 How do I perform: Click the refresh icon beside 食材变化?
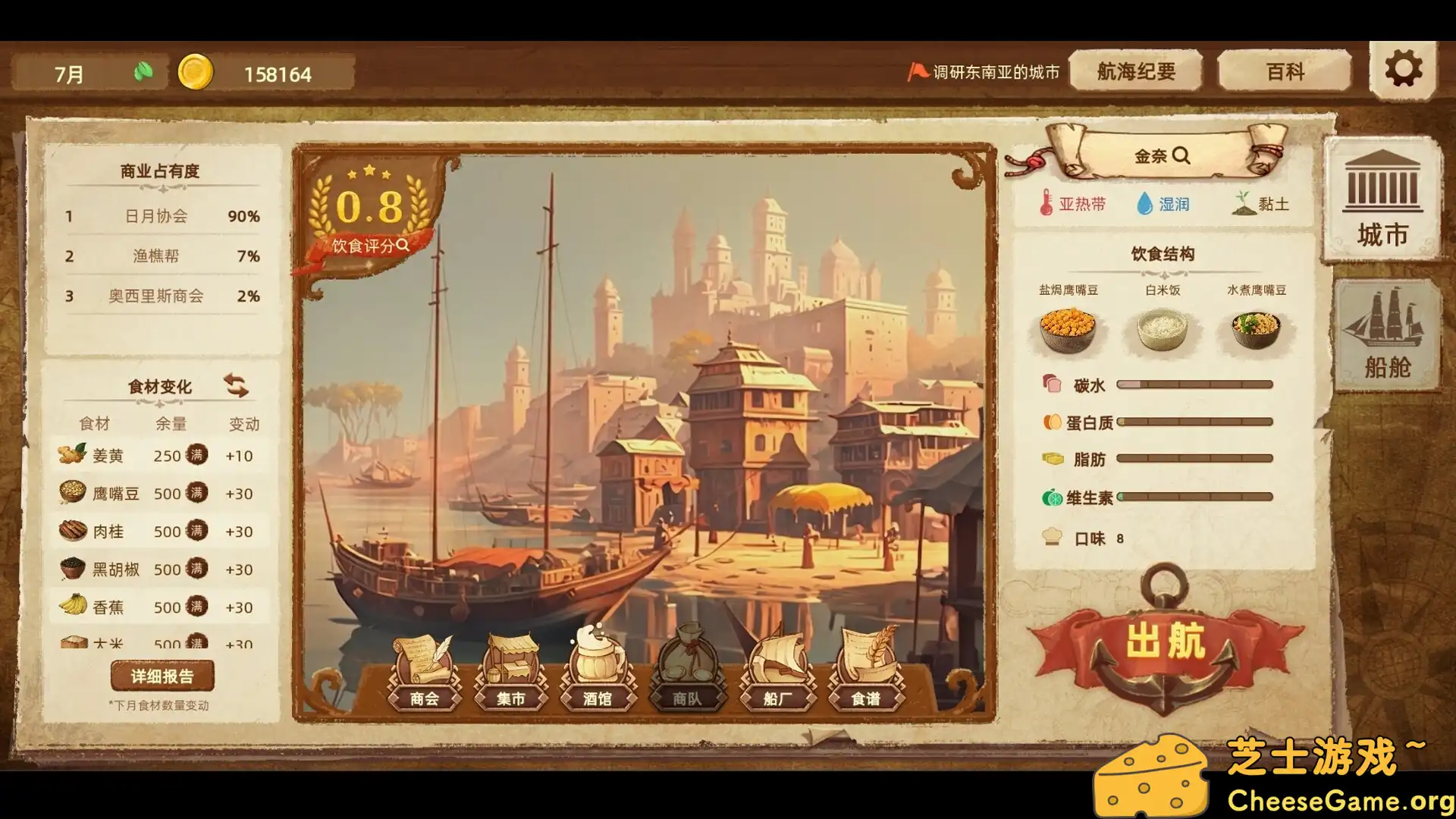[x=238, y=386]
